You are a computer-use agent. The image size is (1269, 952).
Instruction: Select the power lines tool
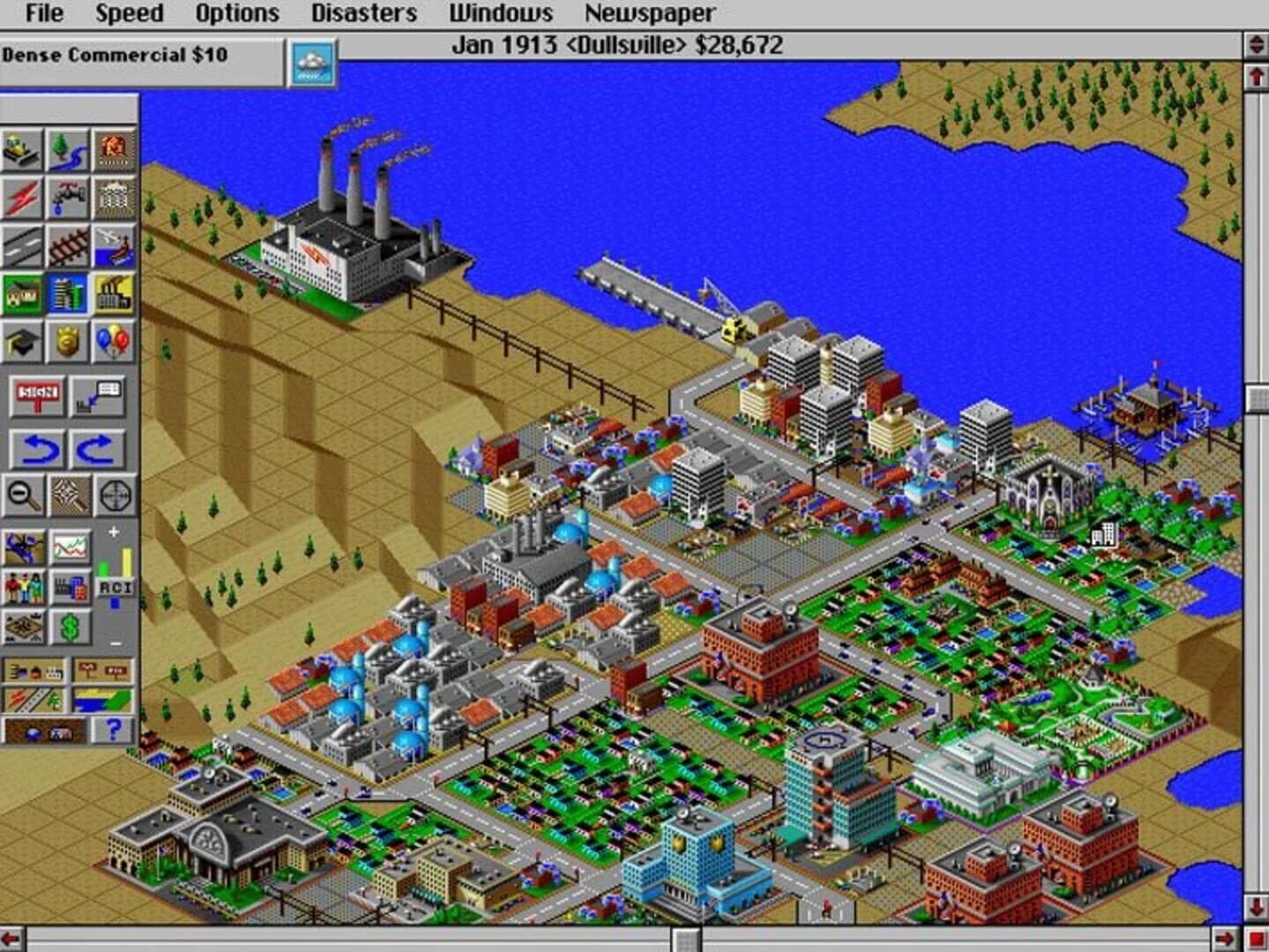coord(22,197)
